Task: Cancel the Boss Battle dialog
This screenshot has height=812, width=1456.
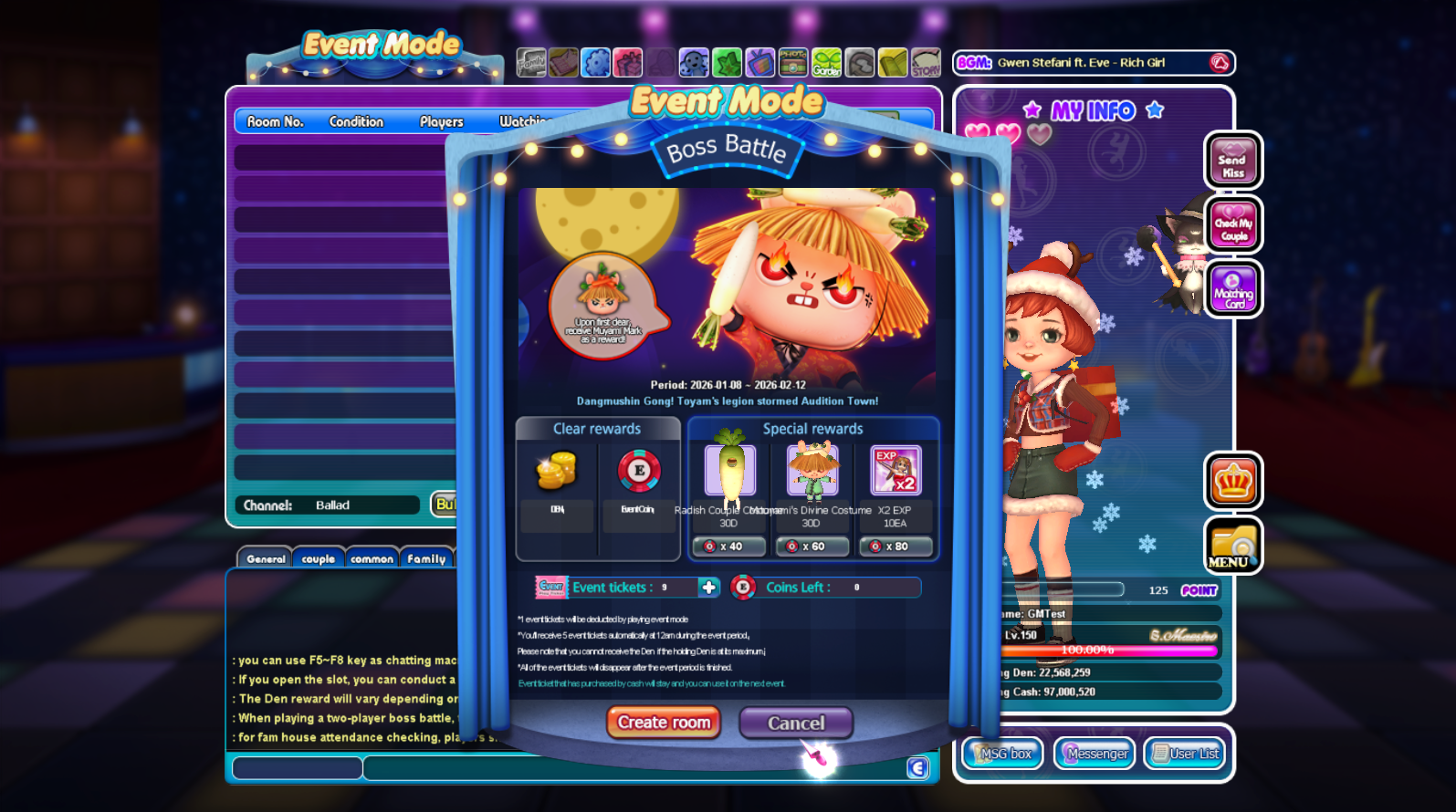Action: [x=795, y=724]
